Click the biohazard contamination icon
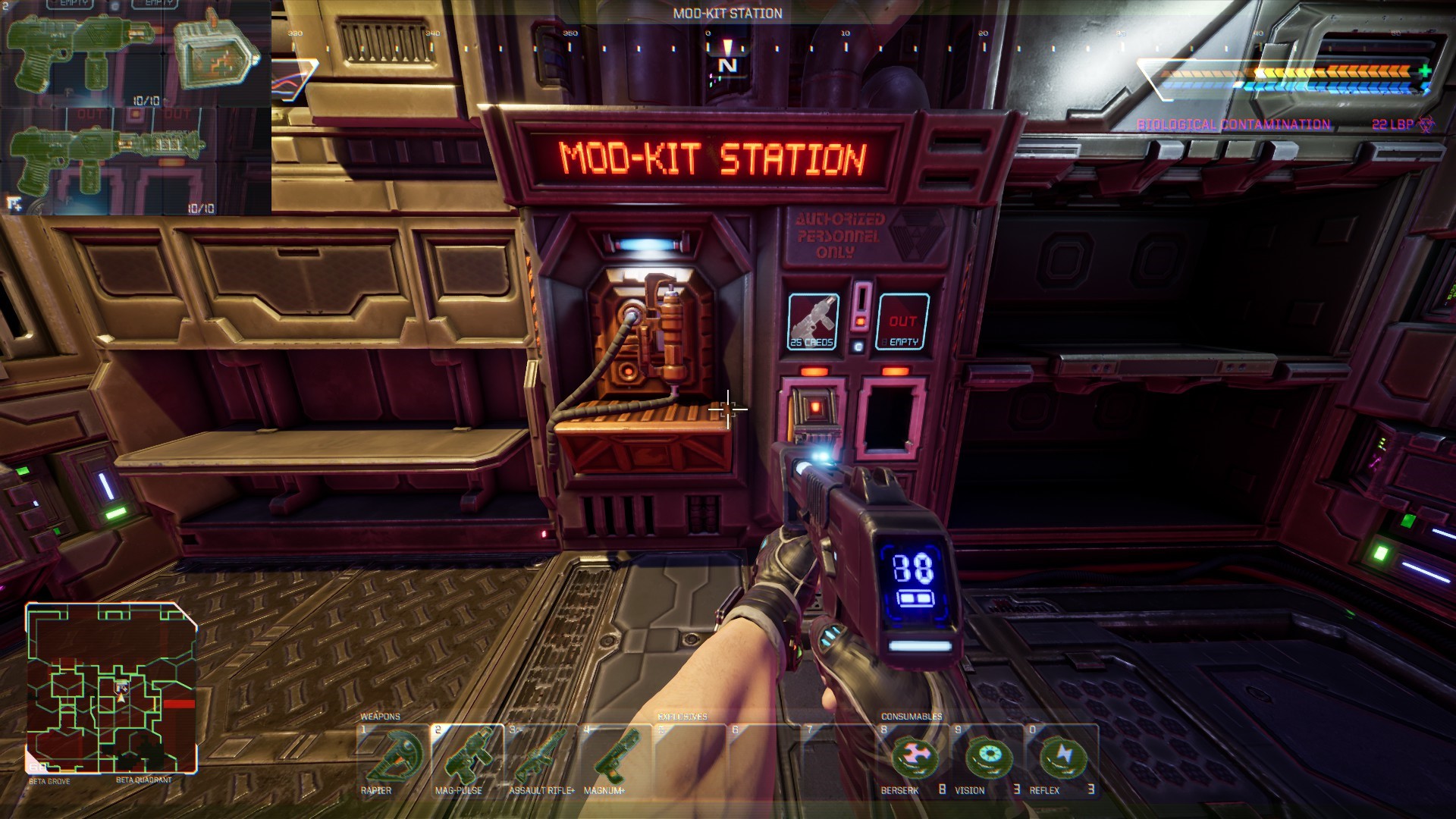The height and width of the screenshot is (819, 1456). pos(1426,124)
